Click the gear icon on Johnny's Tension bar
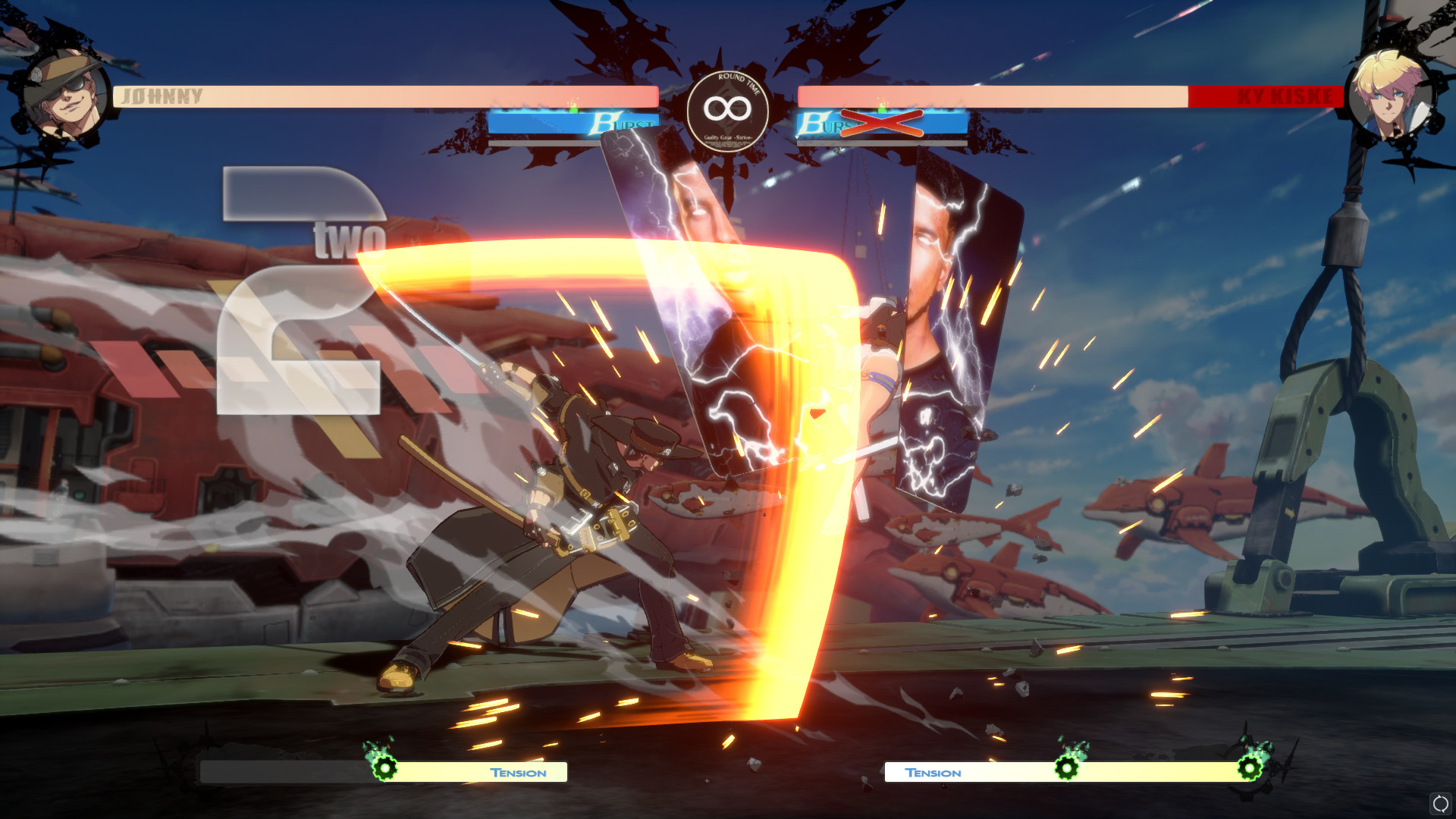 [x=384, y=769]
